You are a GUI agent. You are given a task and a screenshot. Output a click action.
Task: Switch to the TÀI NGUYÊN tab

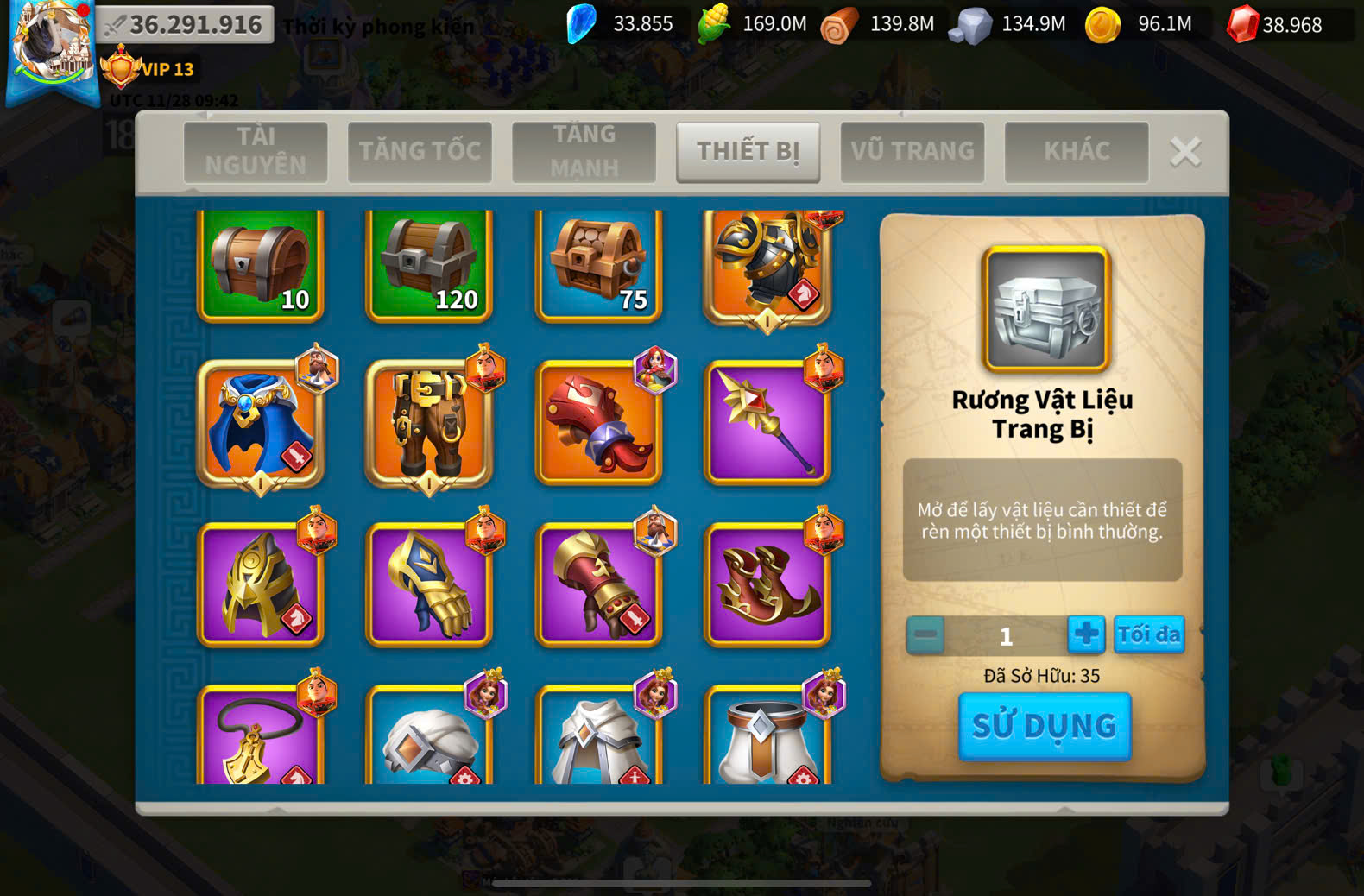(256, 151)
